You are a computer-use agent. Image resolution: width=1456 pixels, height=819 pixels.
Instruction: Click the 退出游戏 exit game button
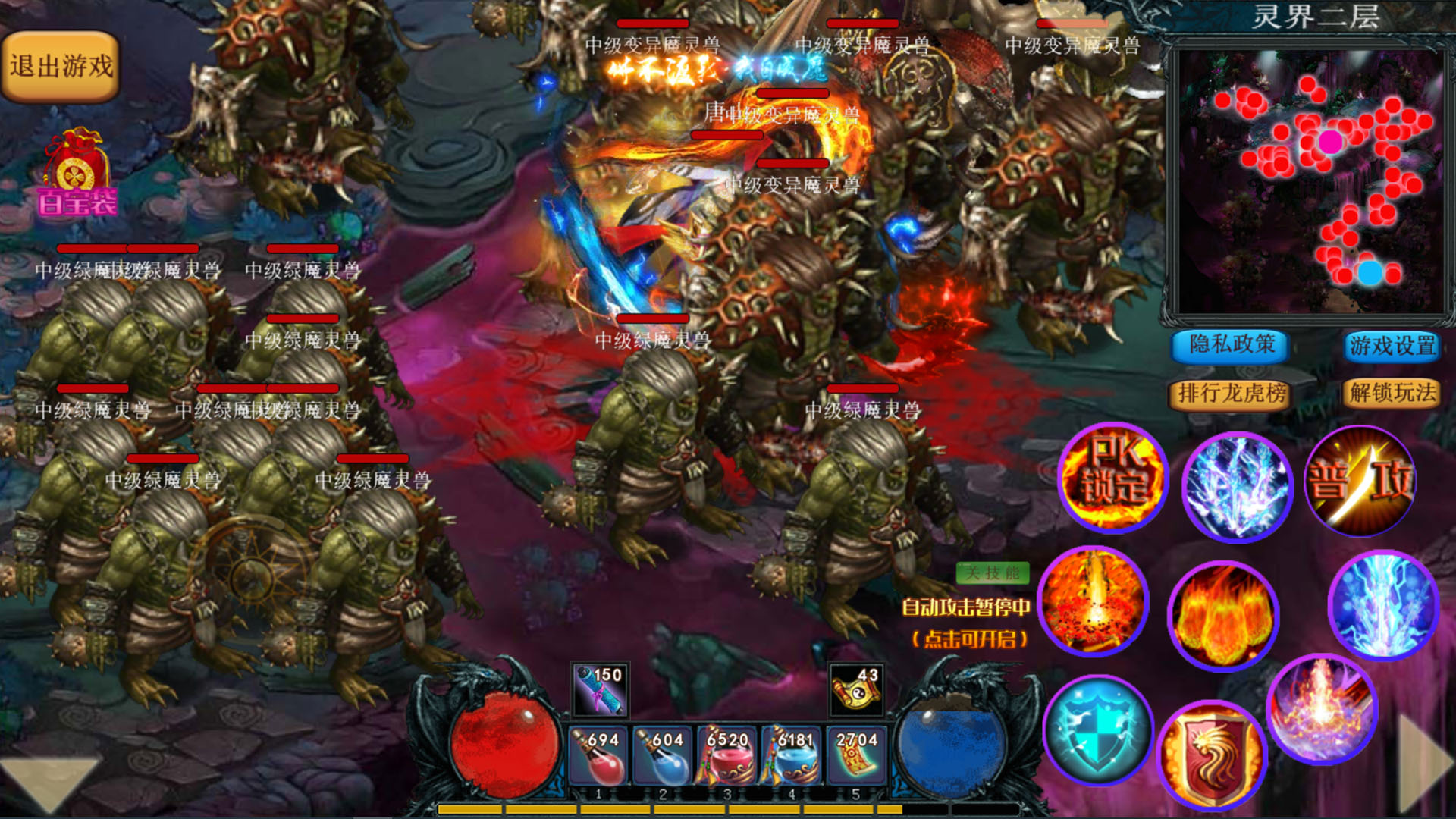click(x=61, y=63)
